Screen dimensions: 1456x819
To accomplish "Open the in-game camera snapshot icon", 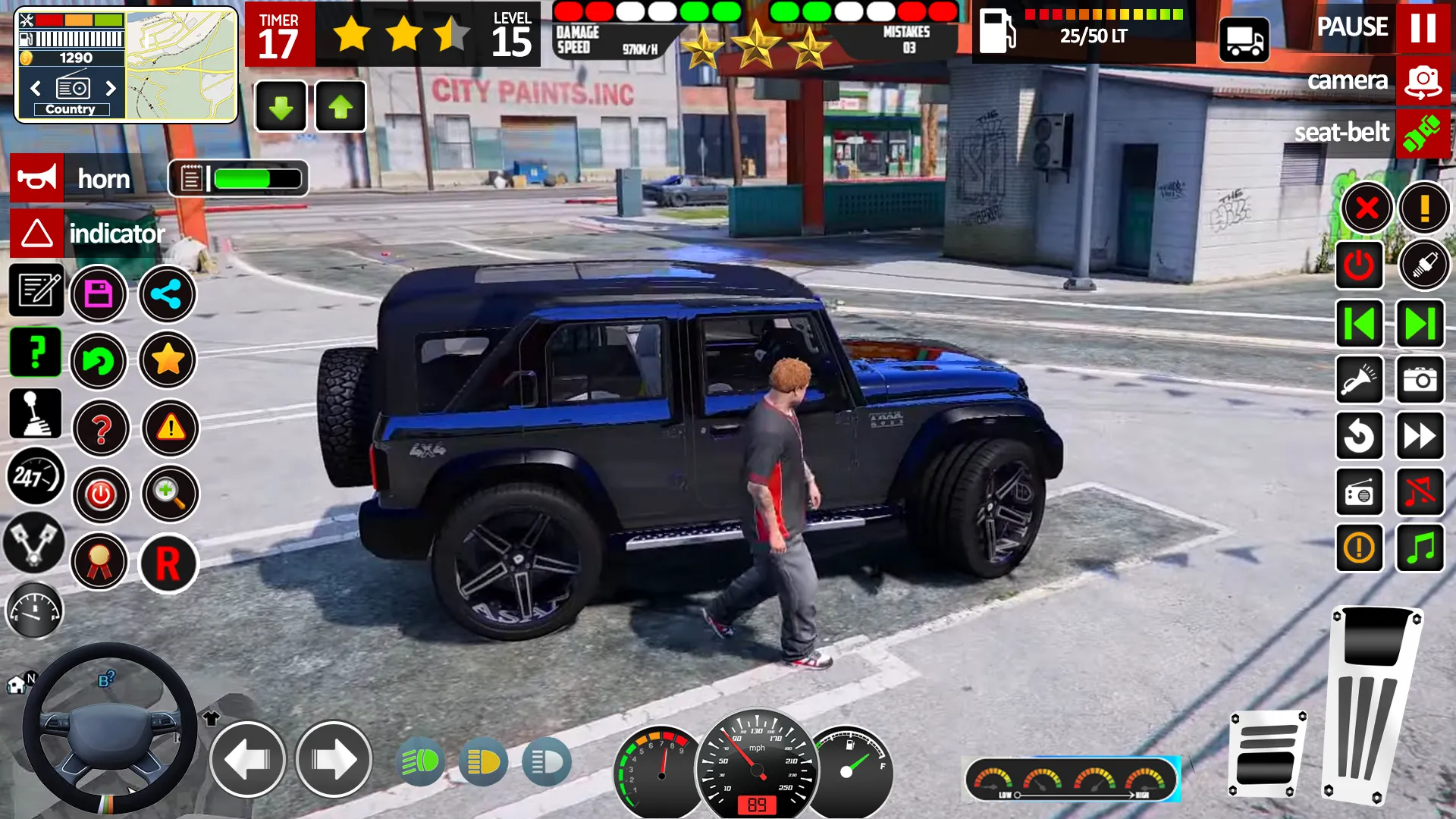I will coord(1421,379).
